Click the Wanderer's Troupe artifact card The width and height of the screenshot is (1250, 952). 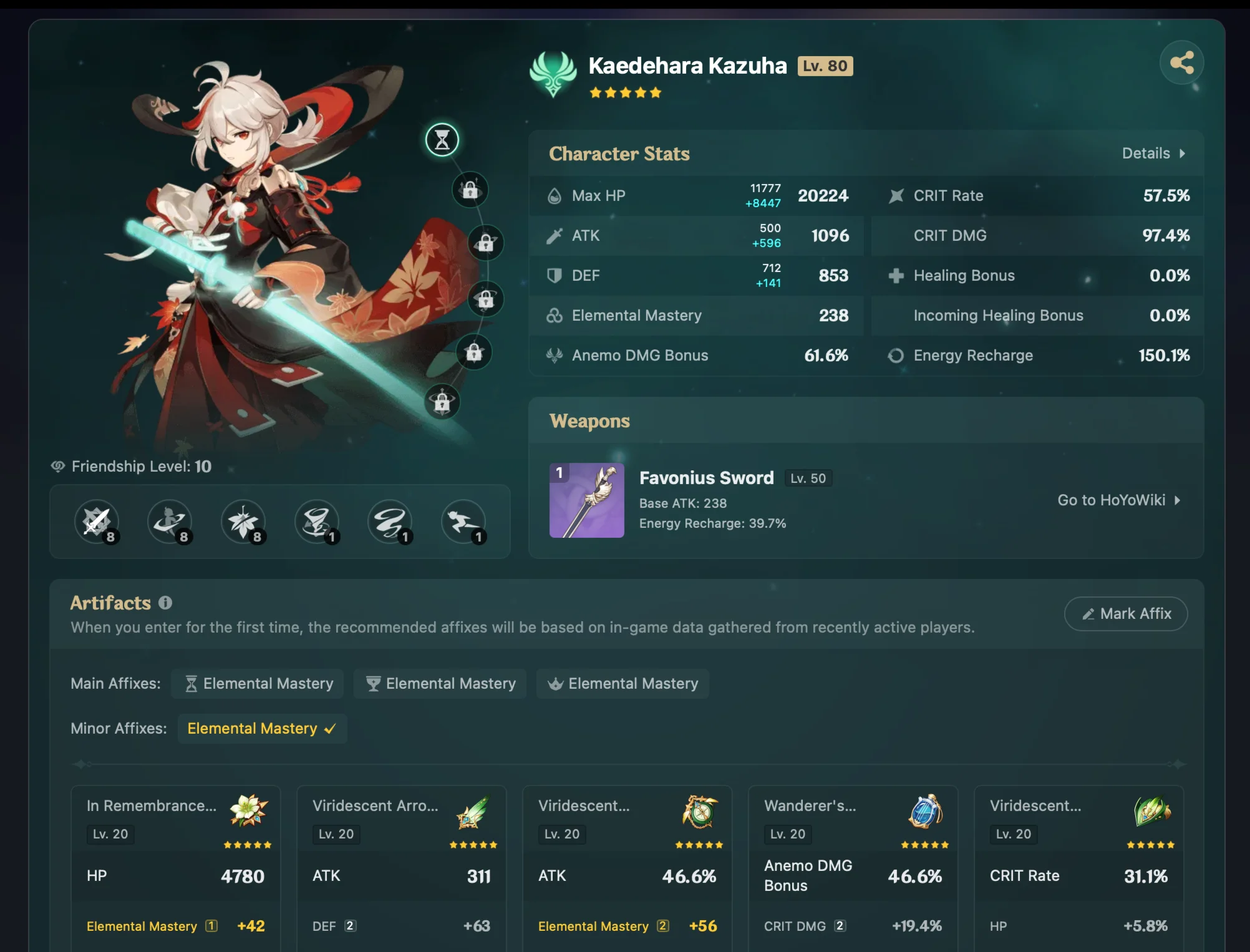click(x=853, y=867)
